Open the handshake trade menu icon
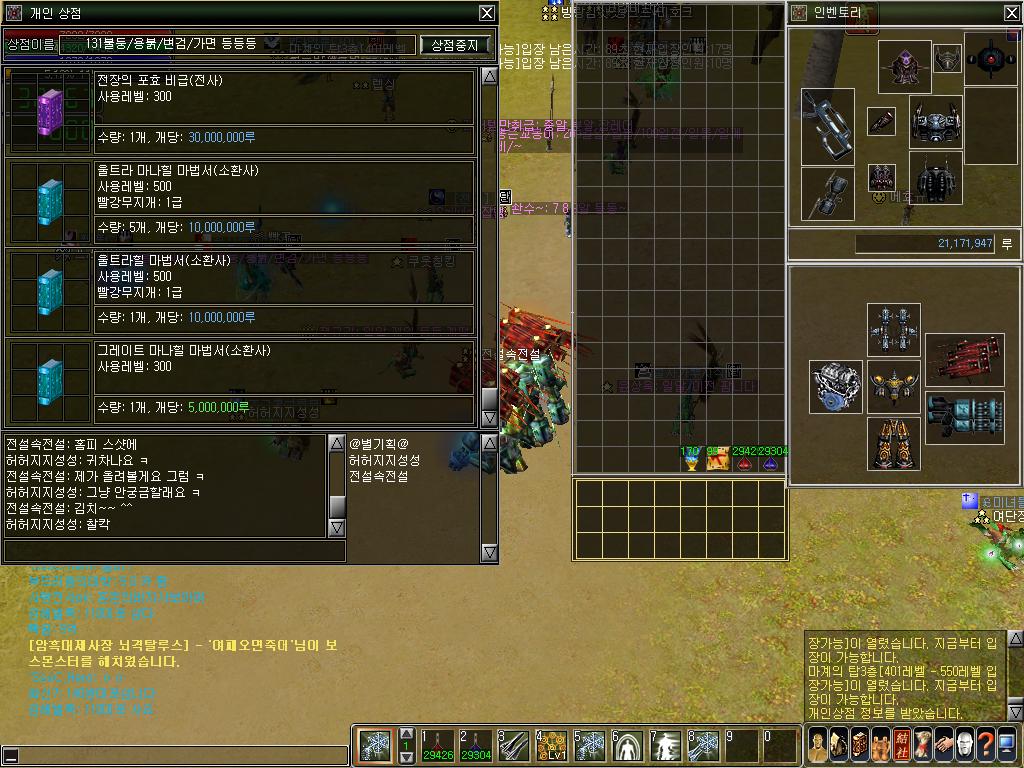 tap(941, 745)
